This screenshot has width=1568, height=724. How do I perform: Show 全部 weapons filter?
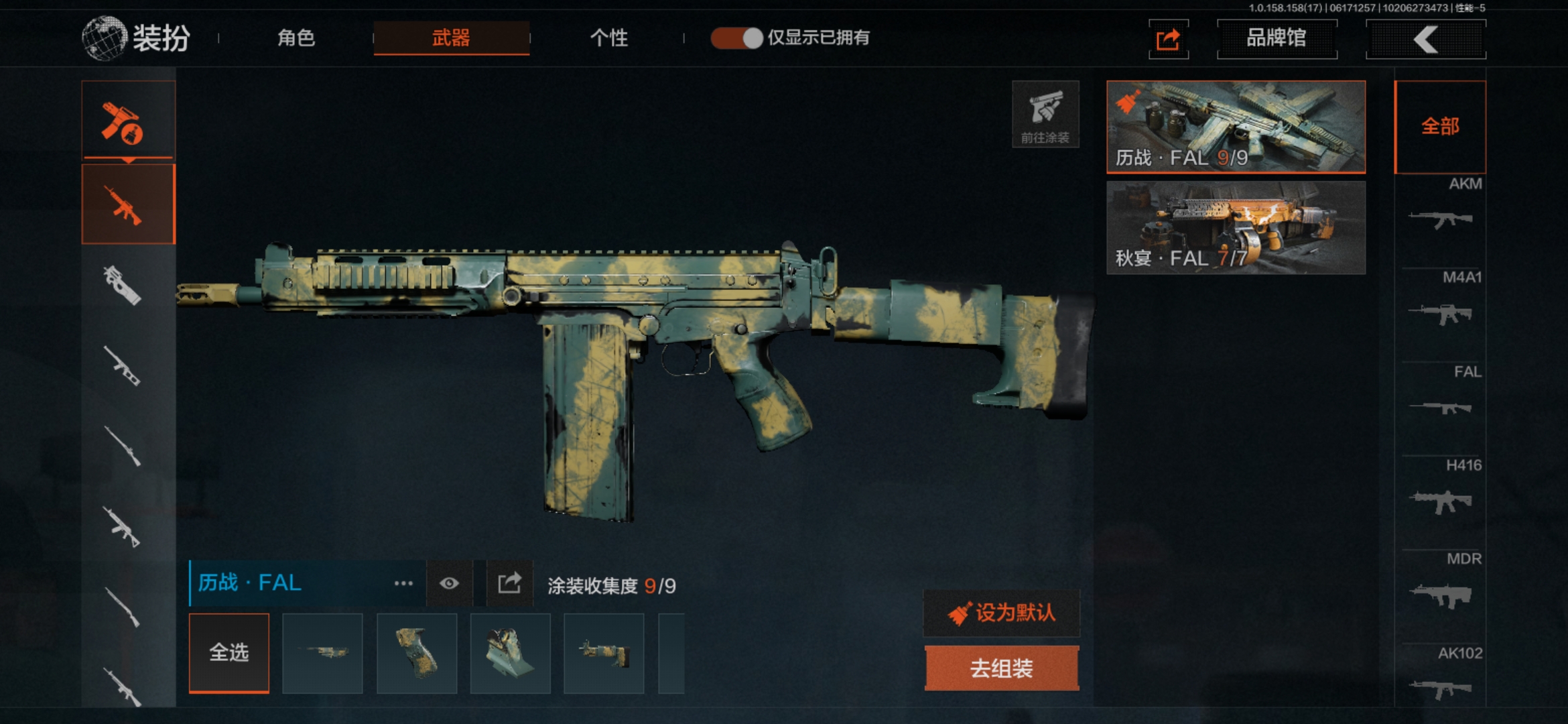[x=1440, y=126]
